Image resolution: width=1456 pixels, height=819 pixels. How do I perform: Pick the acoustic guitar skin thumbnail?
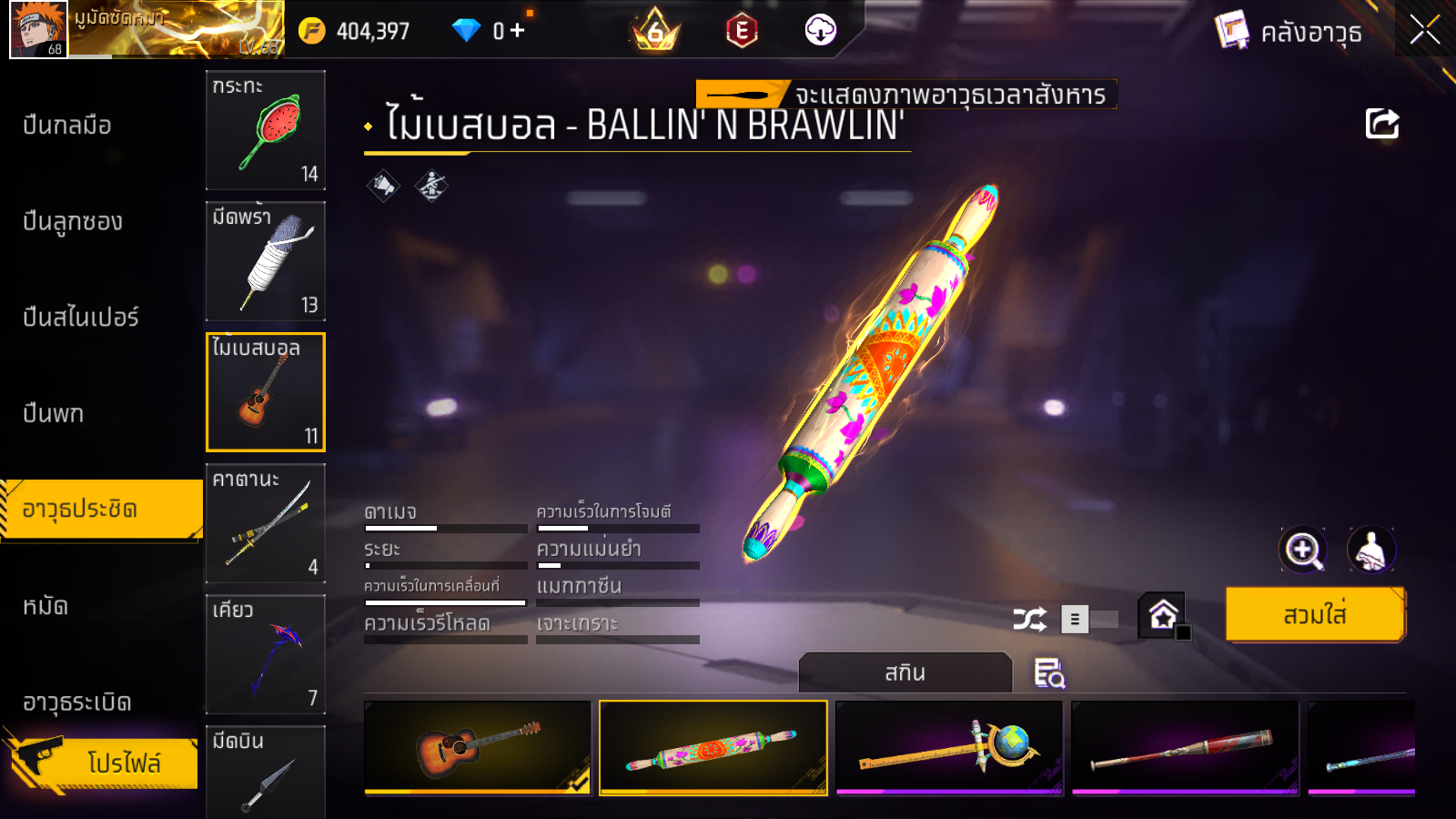478,747
